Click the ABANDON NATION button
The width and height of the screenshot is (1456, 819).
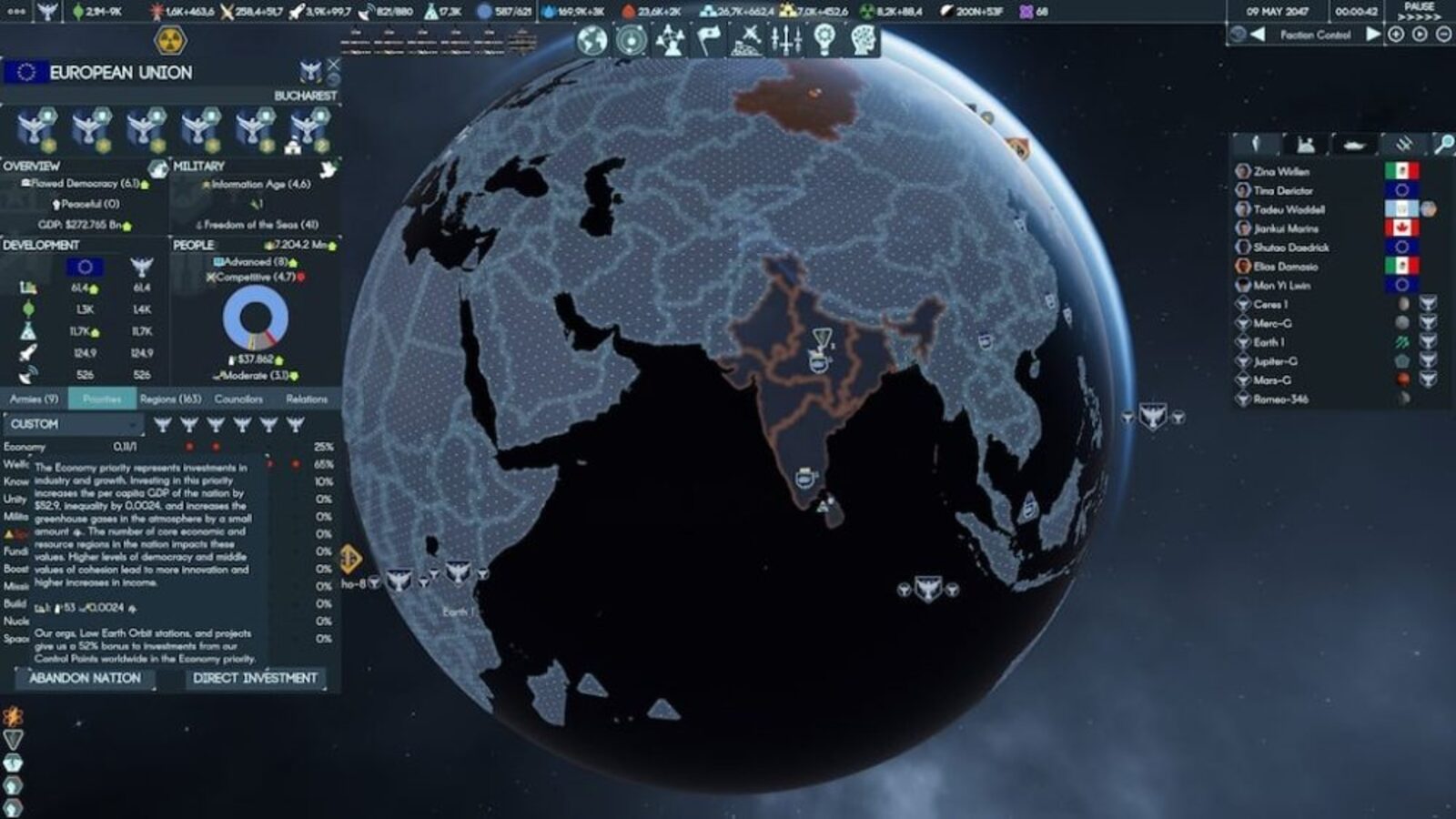pyautogui.click(x=84, y=678)
